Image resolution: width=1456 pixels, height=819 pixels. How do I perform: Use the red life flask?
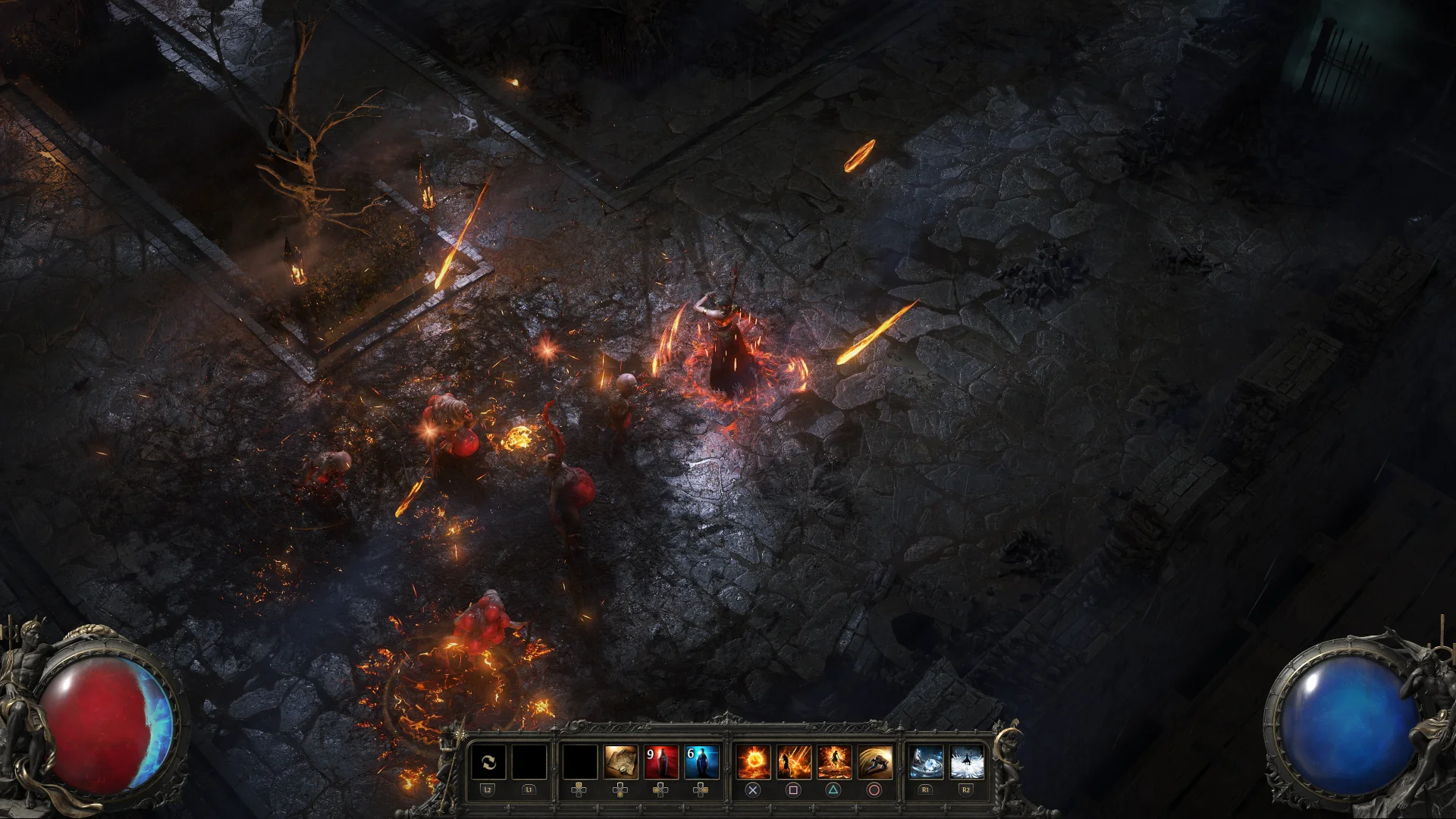pyautogui.click(x=661, y=762)
